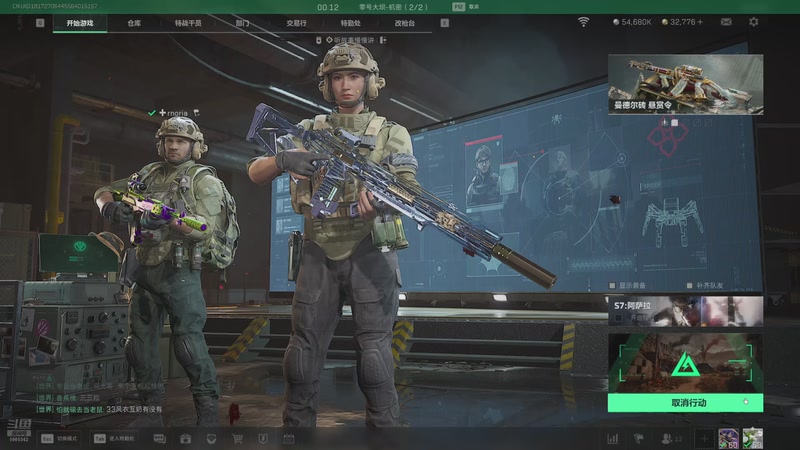Open the S7 阿萨拉 season banner
This screenshot has width=800, height=450.
pyautogui.click(x=685, y=311)
